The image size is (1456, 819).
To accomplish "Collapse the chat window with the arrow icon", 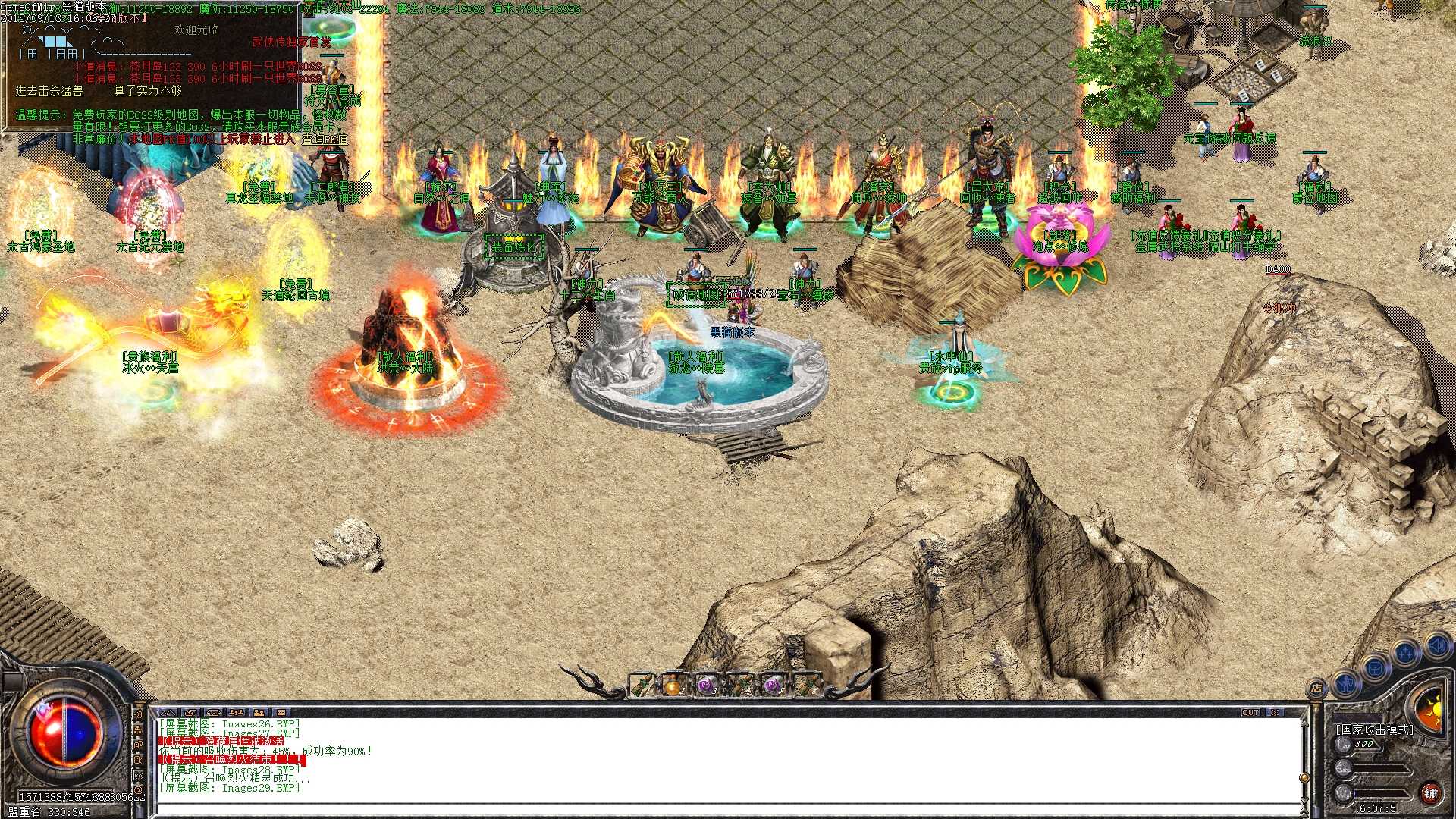I will 168,714.
